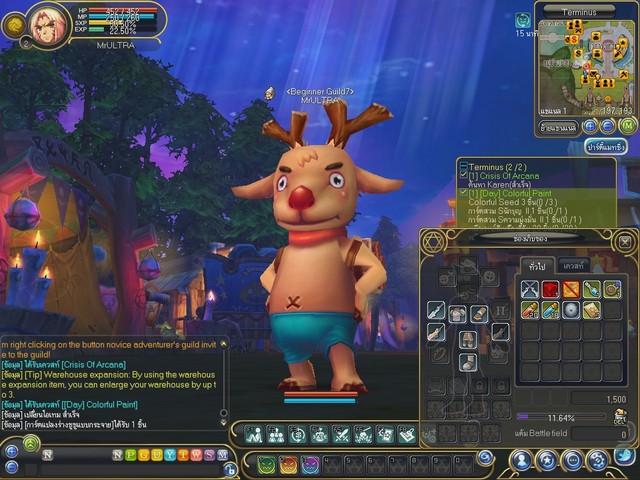Select the red cube item slot

pos(550,289)
